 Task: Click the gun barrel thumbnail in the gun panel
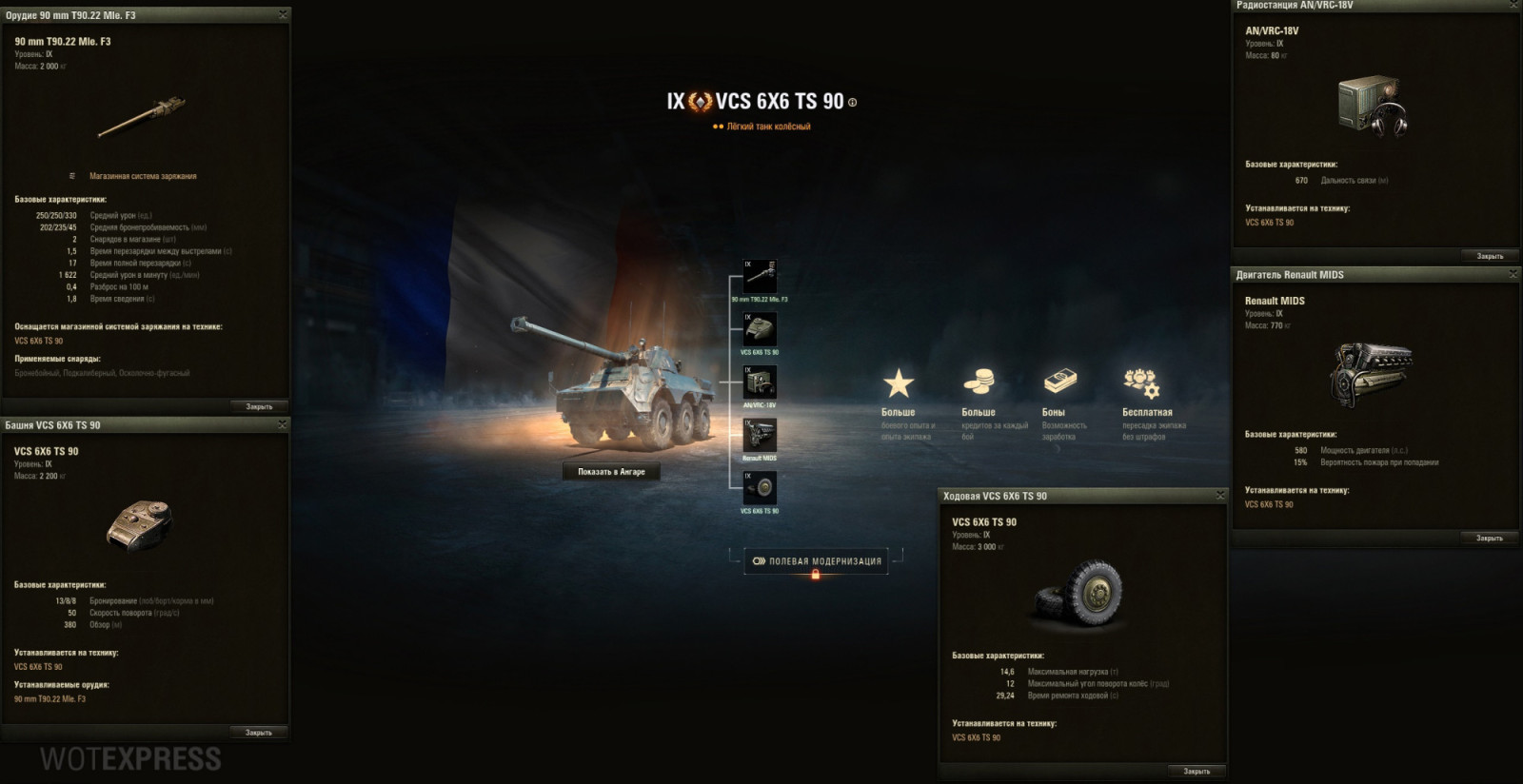pyautogui.click(x=141, y=119)
